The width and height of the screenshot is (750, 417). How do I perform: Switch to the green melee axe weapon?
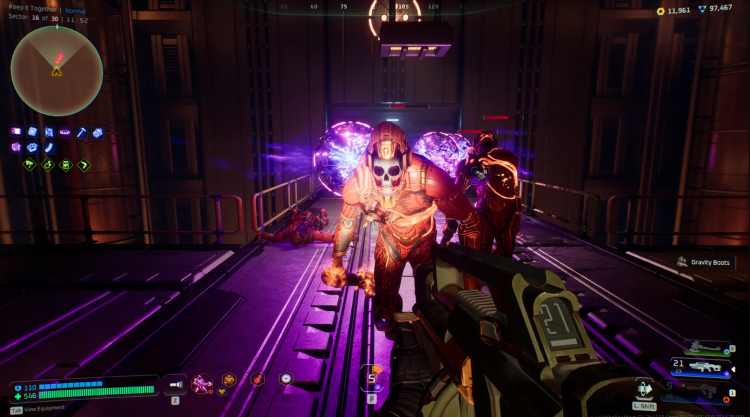pyautogui.click(x=704, y=348)
